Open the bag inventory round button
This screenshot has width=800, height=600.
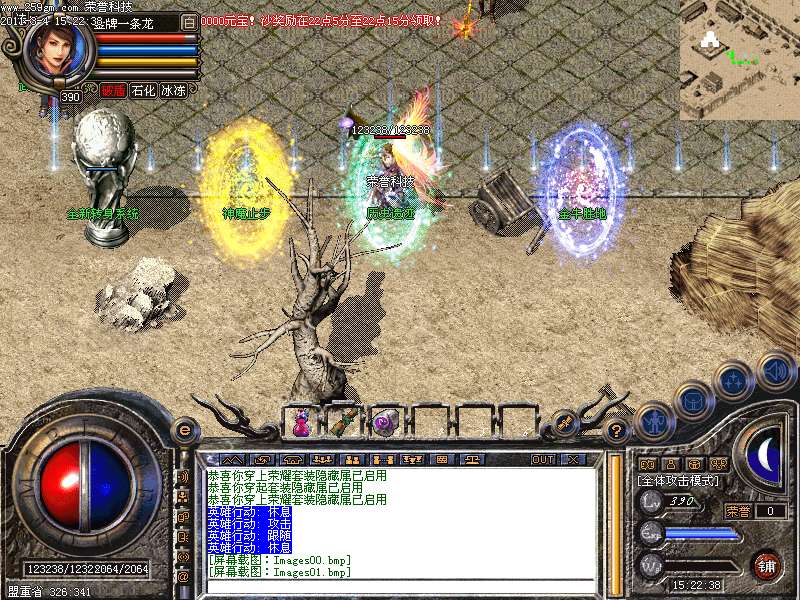click(x=693, y=401)
